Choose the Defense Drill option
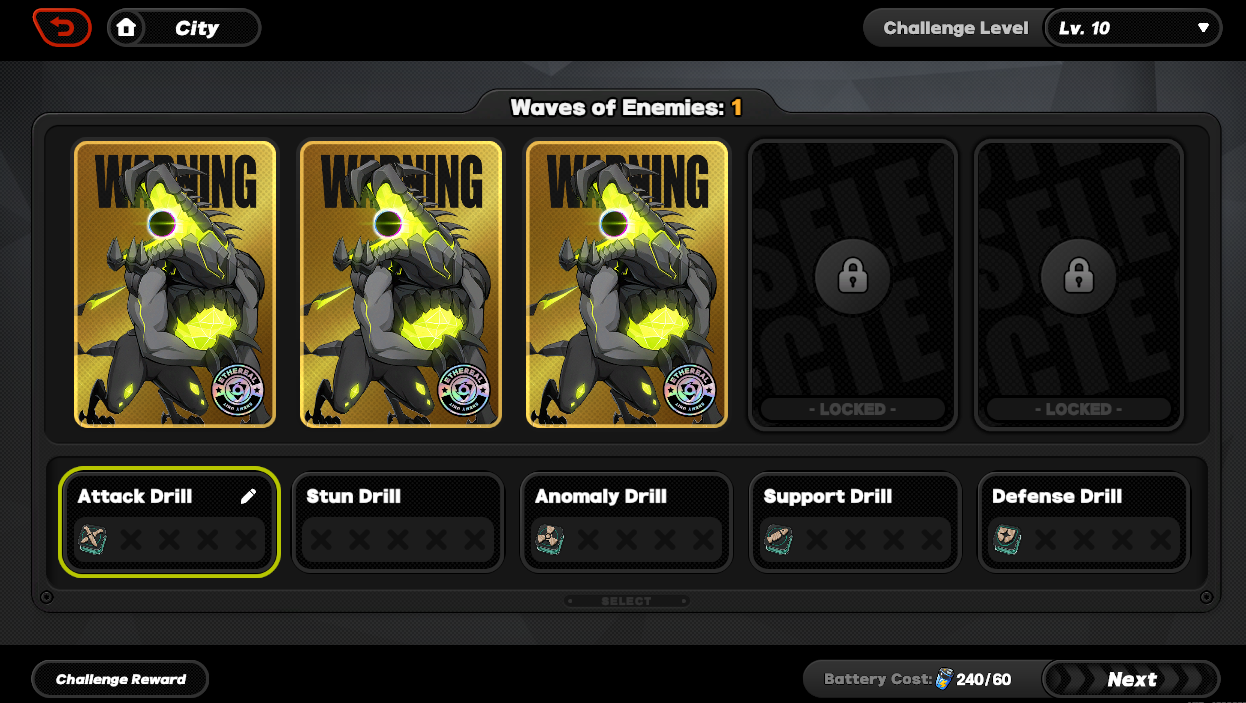The height and width of the screenshot is (703, 1246). [1083, 522]
